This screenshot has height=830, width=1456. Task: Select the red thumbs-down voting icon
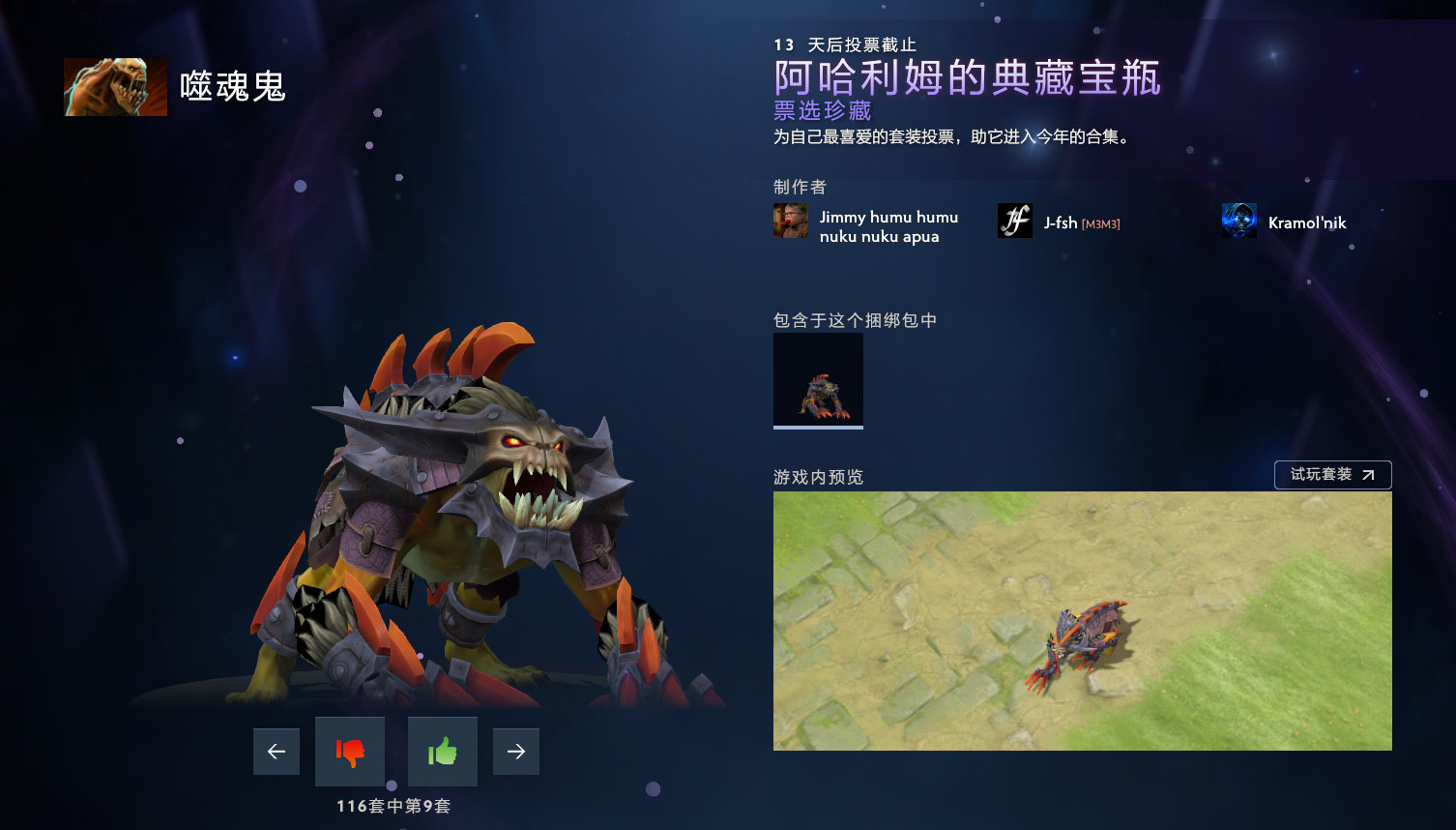349,751
